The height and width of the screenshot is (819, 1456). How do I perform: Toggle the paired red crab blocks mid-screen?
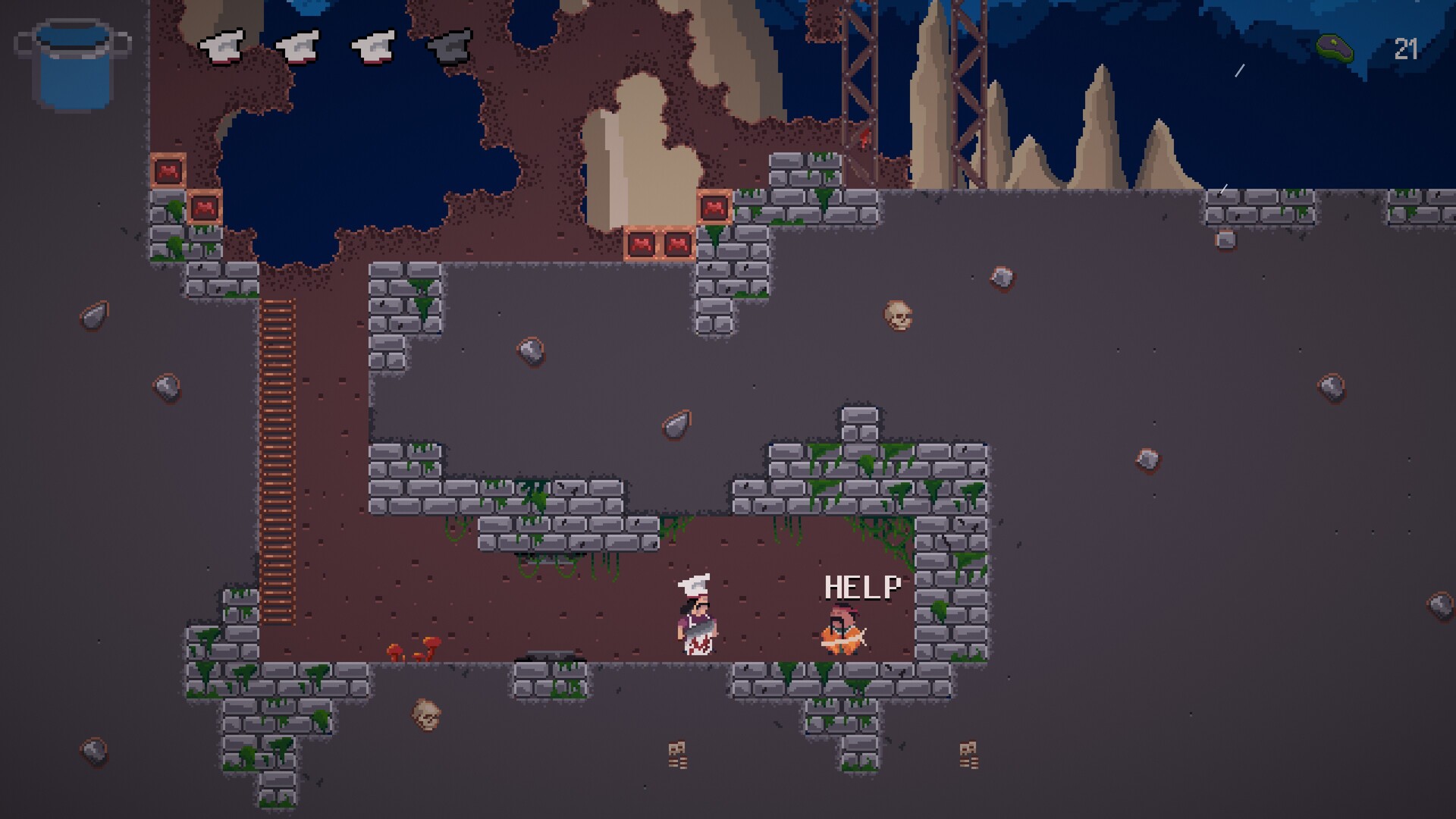658,243
